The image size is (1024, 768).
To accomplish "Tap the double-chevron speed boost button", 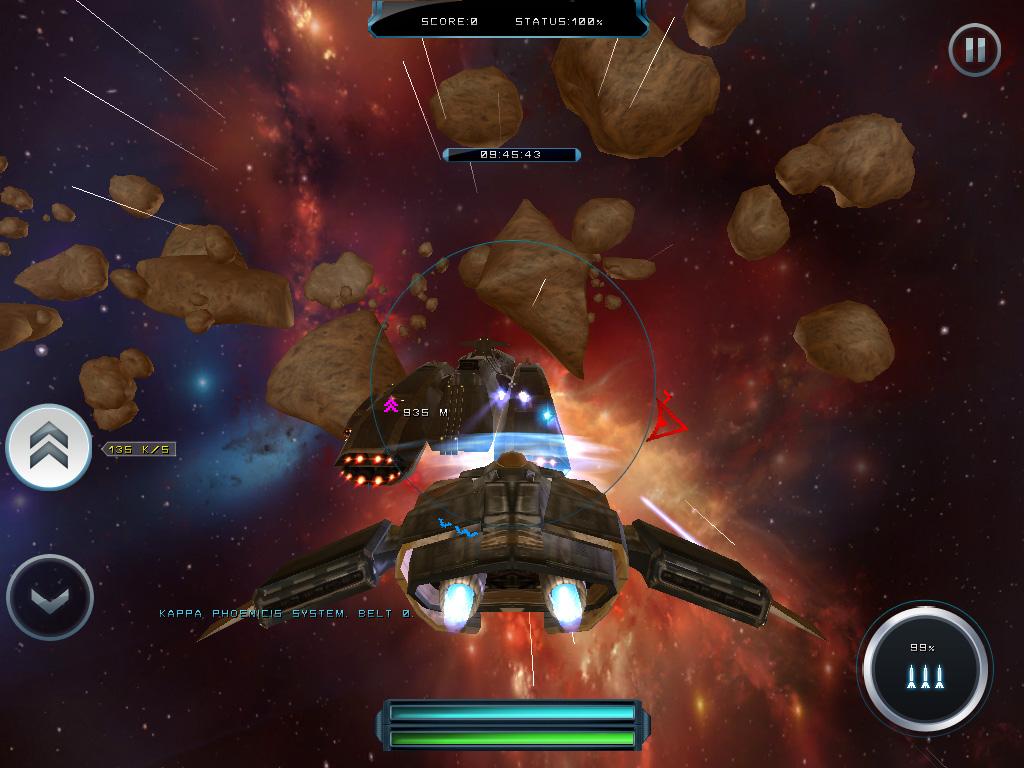I will (48, 448).
